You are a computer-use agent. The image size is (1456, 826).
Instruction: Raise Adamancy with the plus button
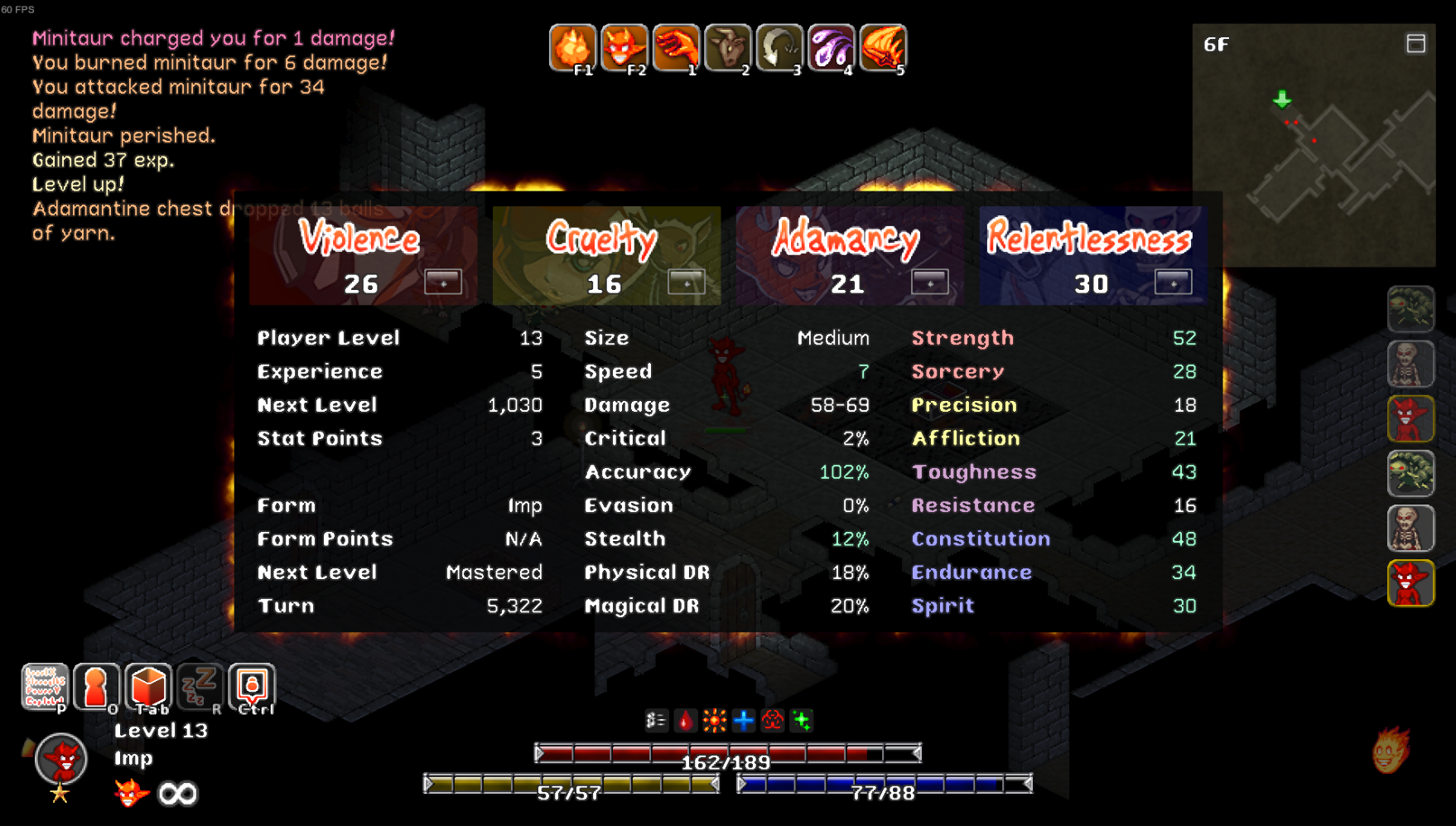(x=929, y=283)
